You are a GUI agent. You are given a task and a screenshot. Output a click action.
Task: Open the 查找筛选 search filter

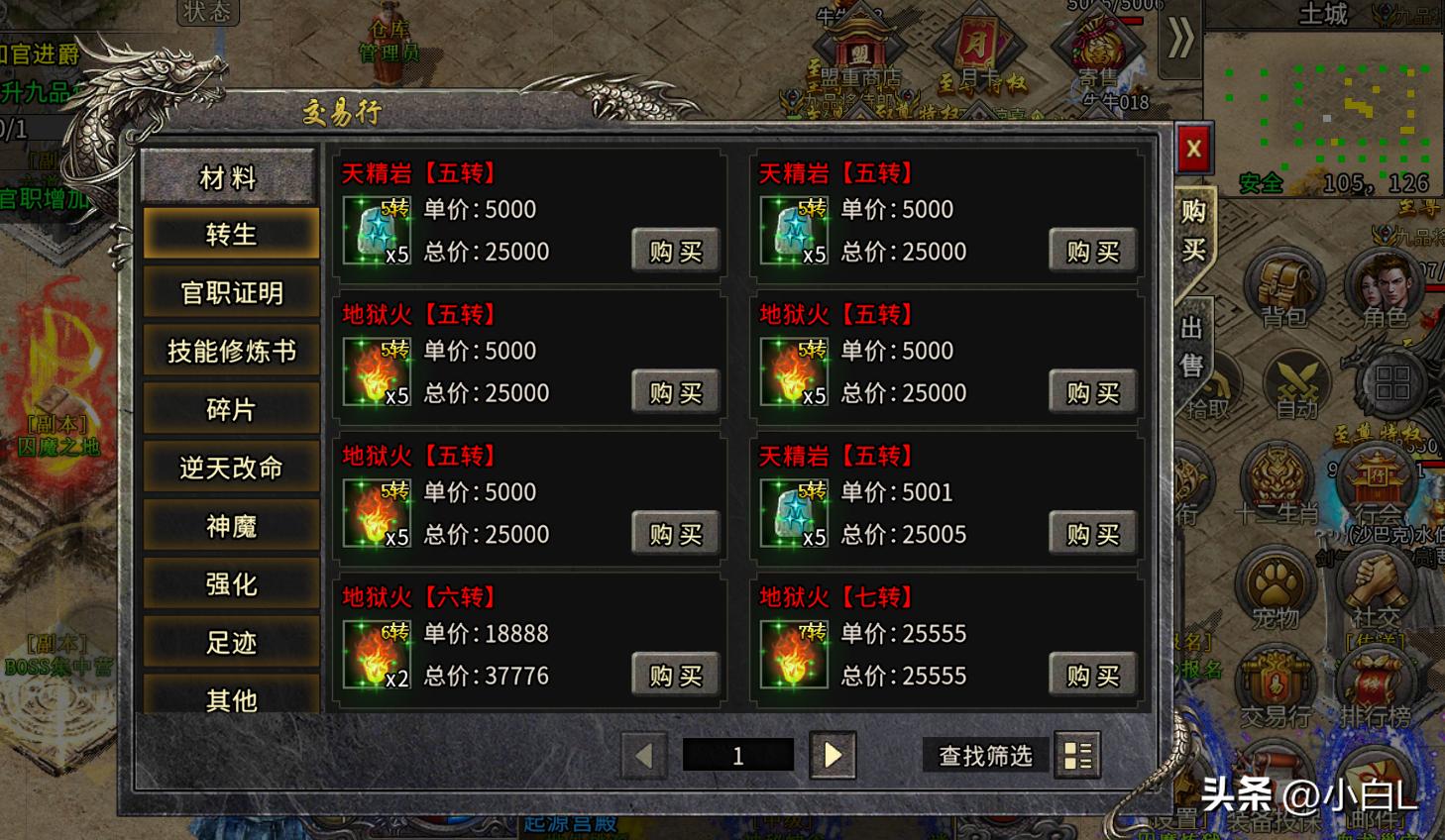click(x=985, y=756)
